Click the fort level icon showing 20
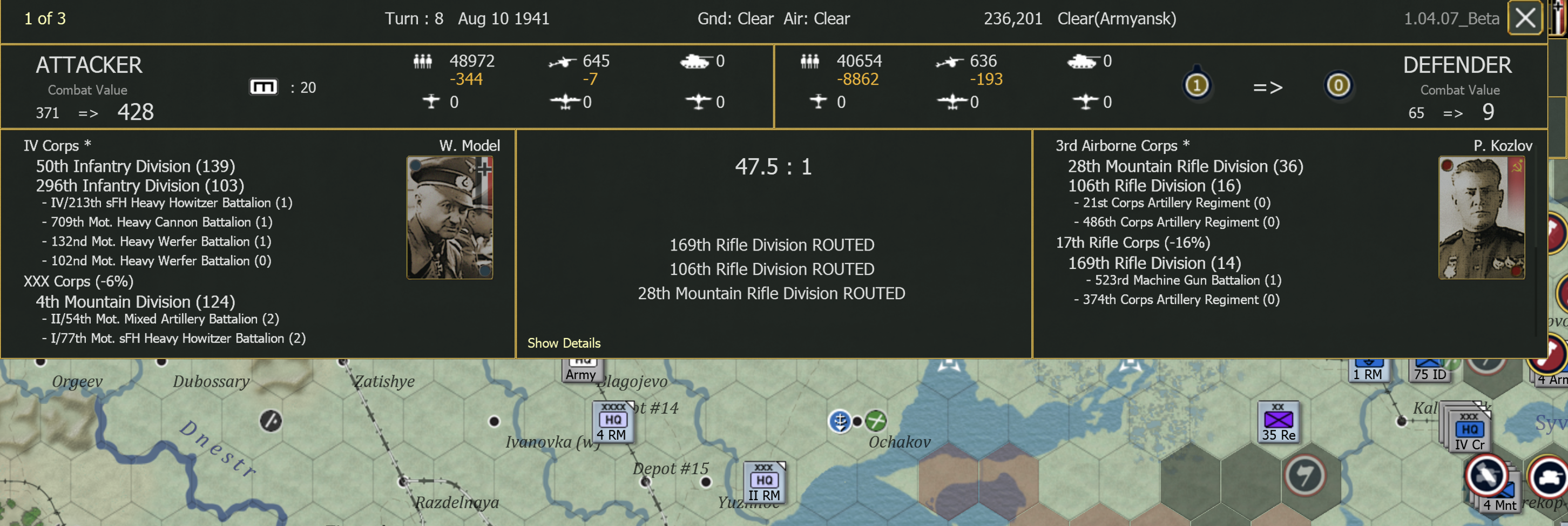 (x=263, y=86)
